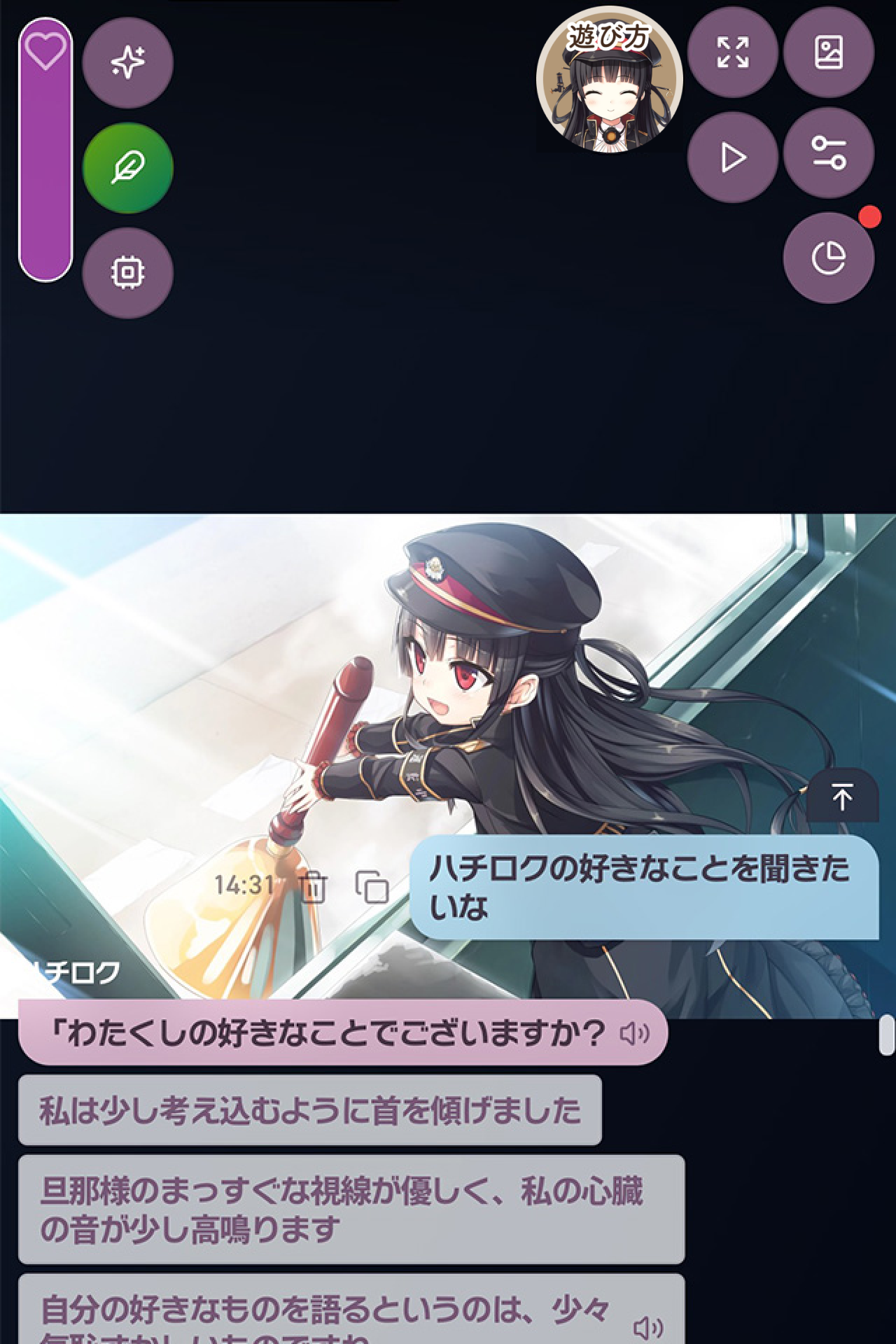Tap the copy icon beside the trash icon

pos(372,885)
